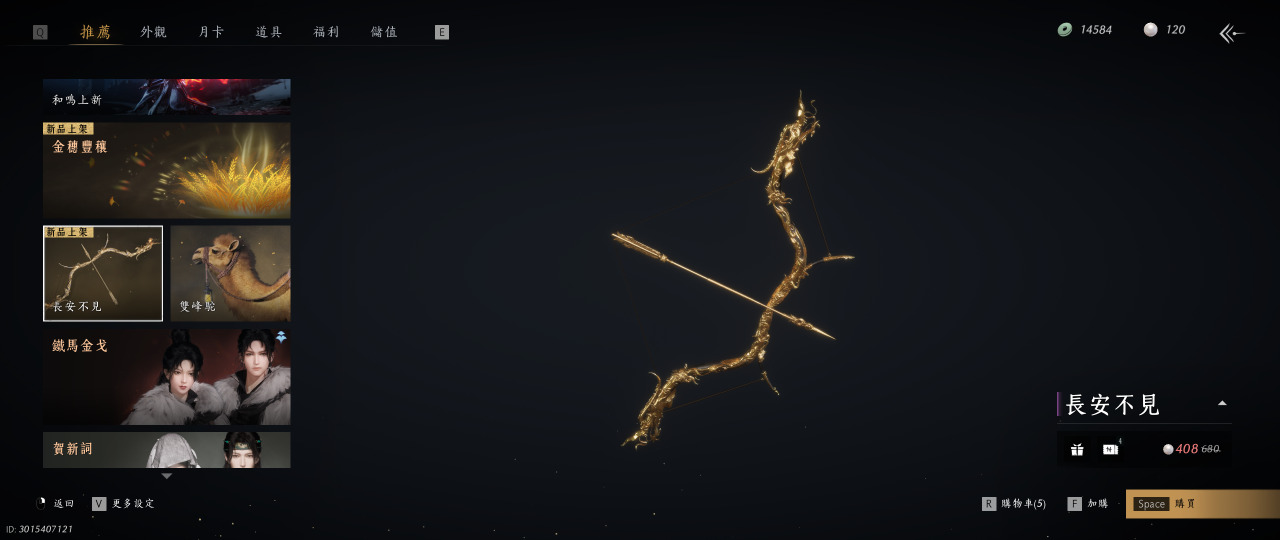Image resolution: width=1280 pixels, height=540 pixels.
Task: Buy the item with the 購買 button
Action: pos(1202,504)
